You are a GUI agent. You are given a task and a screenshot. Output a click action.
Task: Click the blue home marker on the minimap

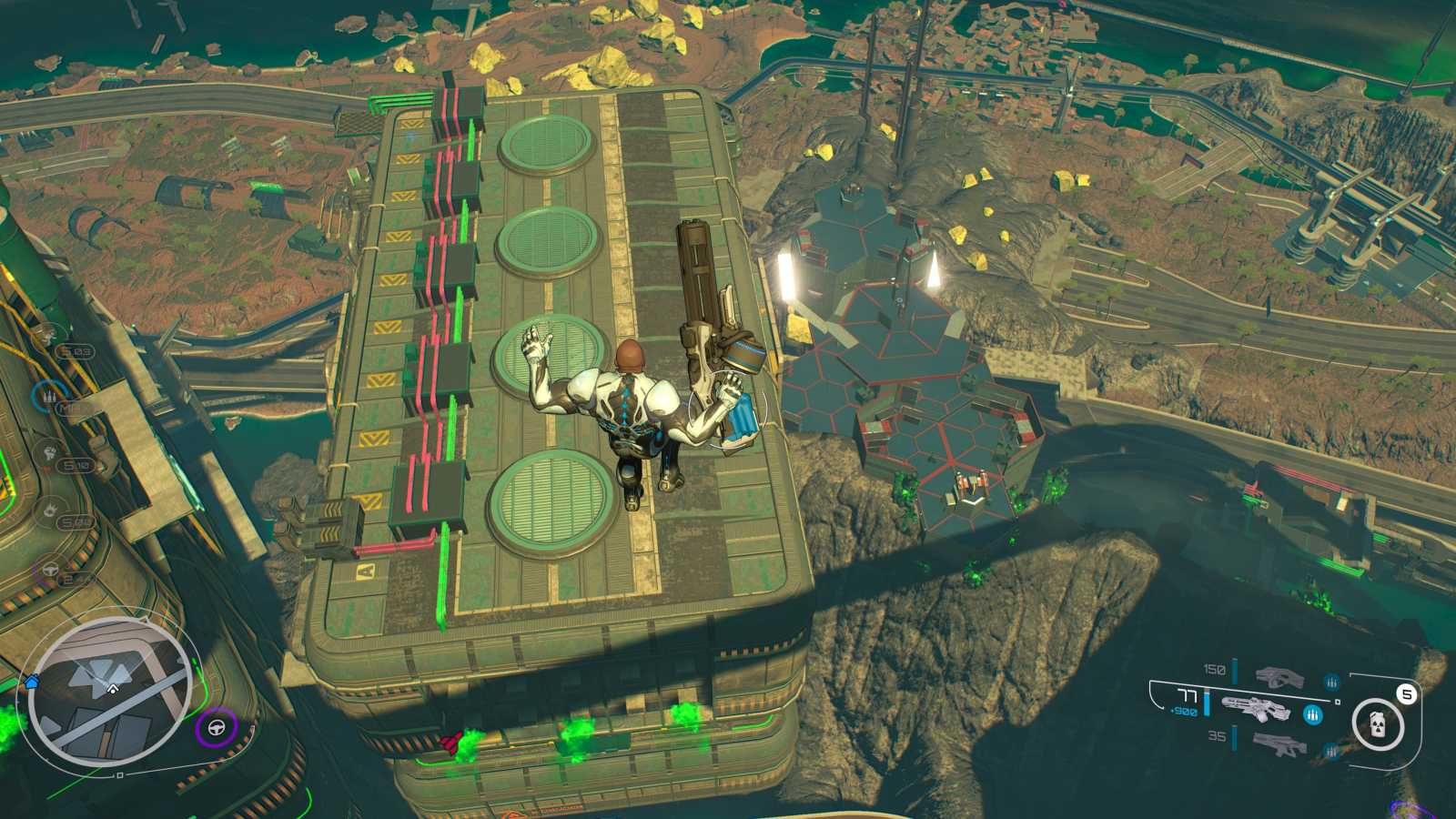(x=31, y=682)
